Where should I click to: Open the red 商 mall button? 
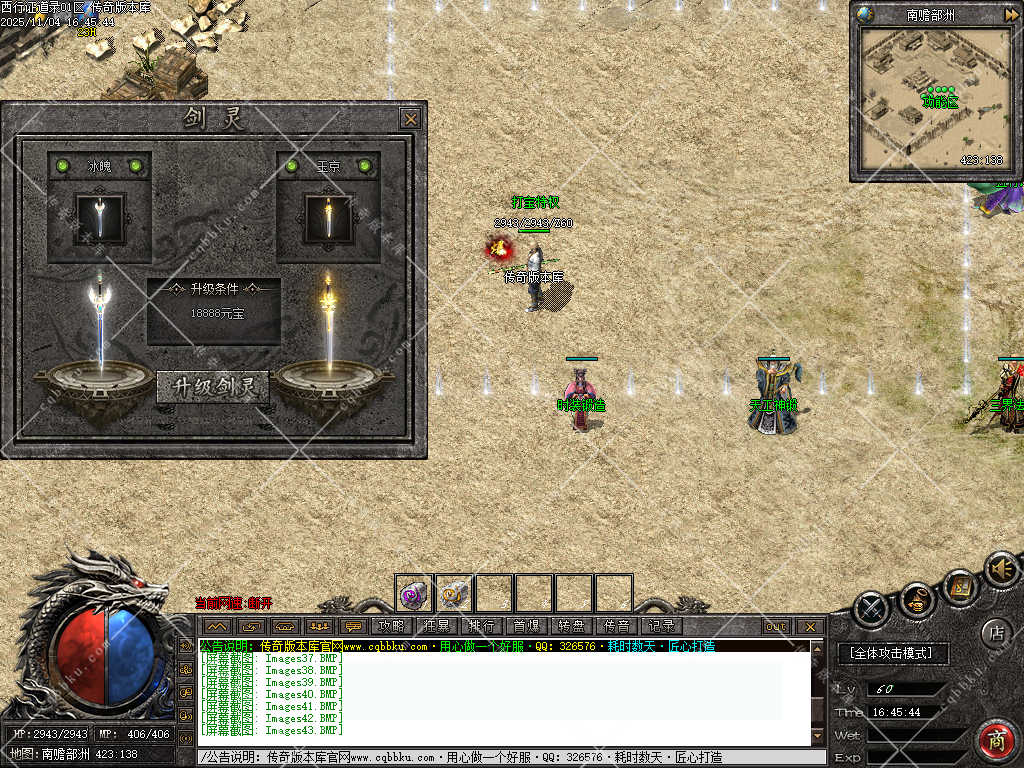(995, 740)
